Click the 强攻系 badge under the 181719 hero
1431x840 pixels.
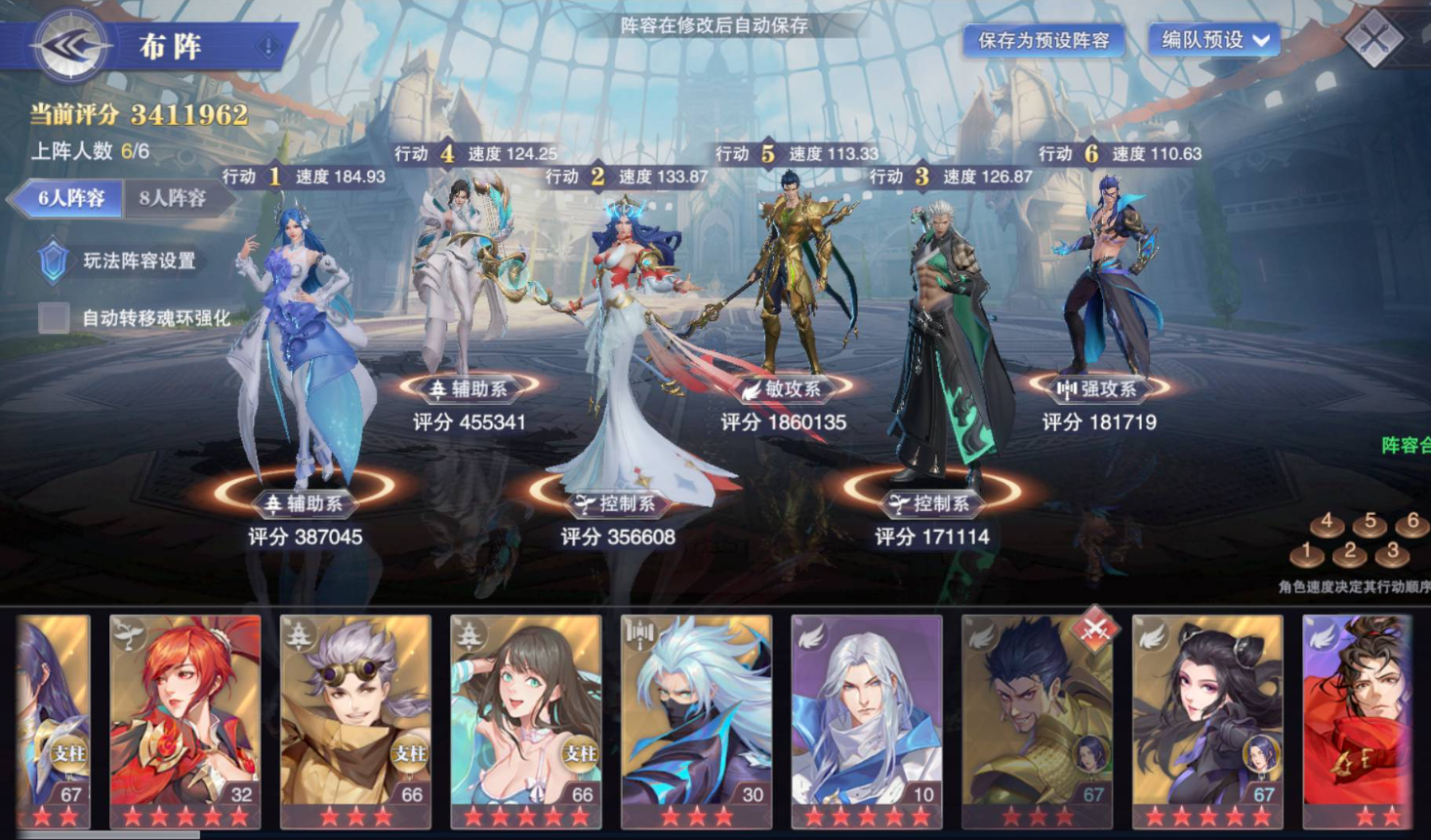[1101, 388]
